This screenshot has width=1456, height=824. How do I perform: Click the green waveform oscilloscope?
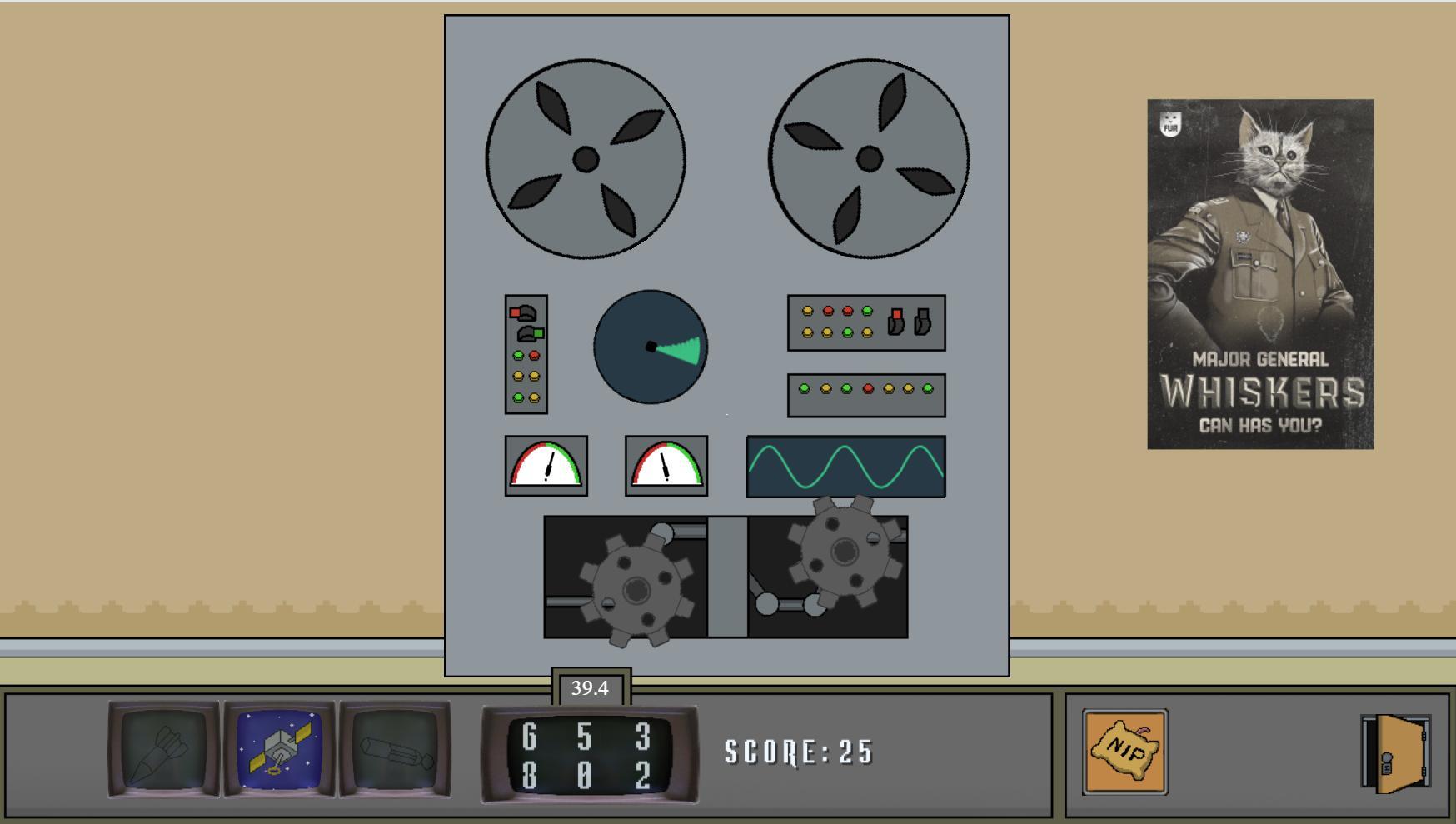845,467
